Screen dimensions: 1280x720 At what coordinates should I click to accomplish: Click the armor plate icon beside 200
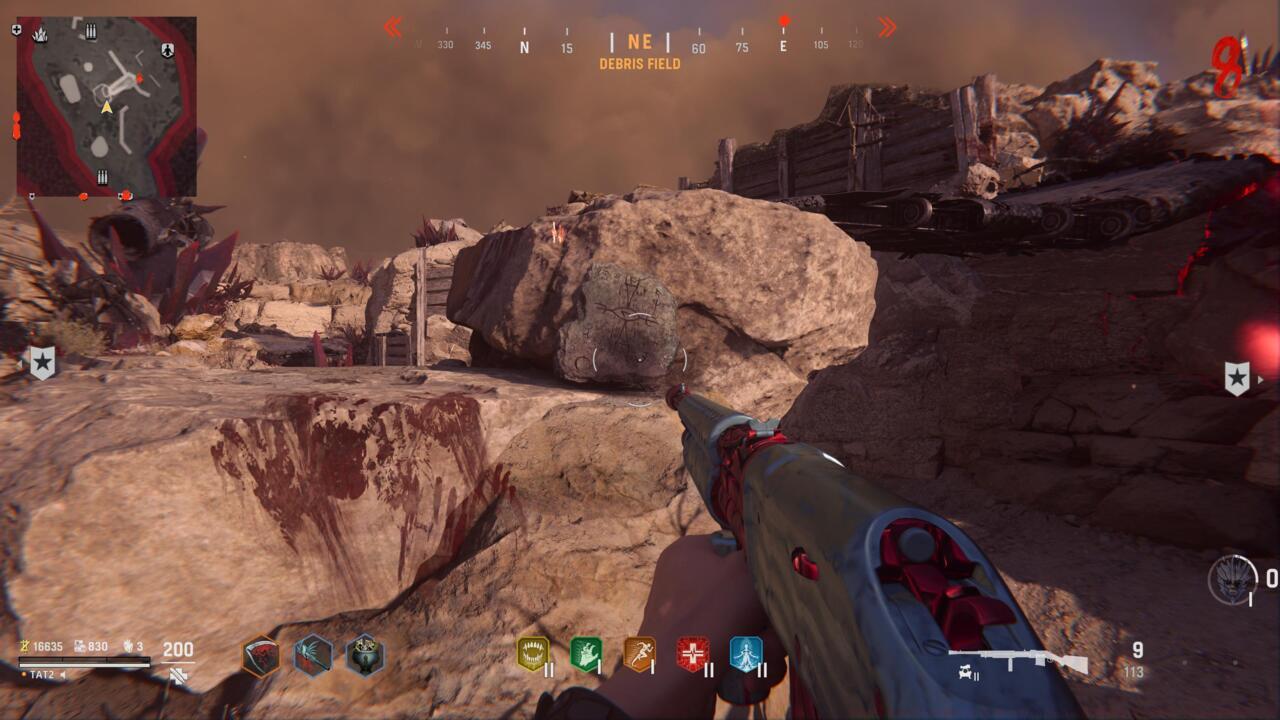[178, 676]
